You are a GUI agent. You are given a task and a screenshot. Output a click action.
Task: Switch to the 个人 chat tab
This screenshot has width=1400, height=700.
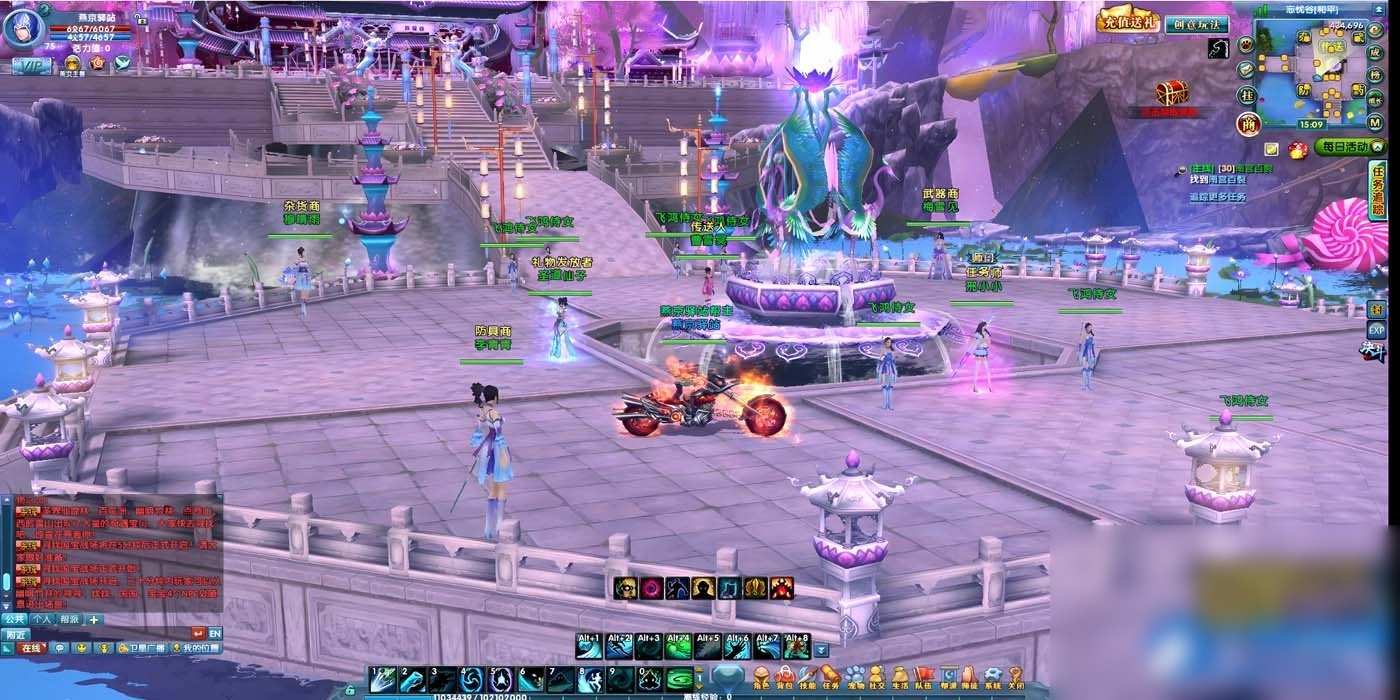[x=41, y=619]
